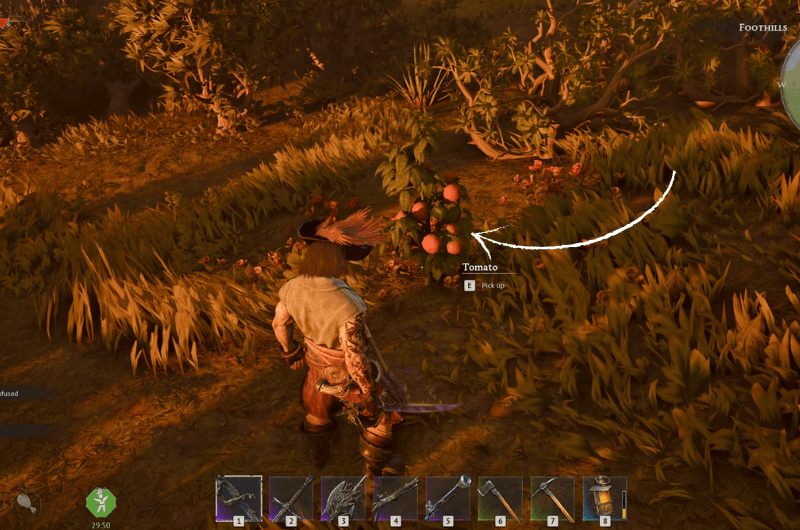Equip the sword from hotbar slot 2
Screen dimensions: 800x530
tap(291, 498)
